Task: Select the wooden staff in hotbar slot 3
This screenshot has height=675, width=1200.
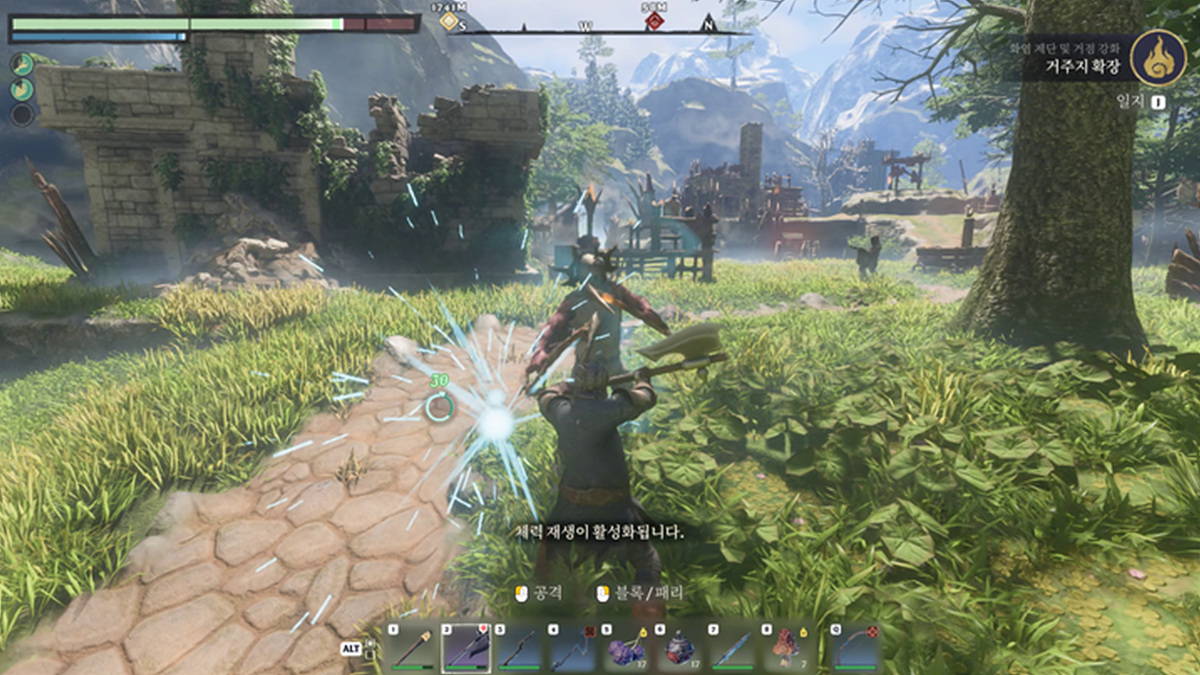Action: [520, 649]
